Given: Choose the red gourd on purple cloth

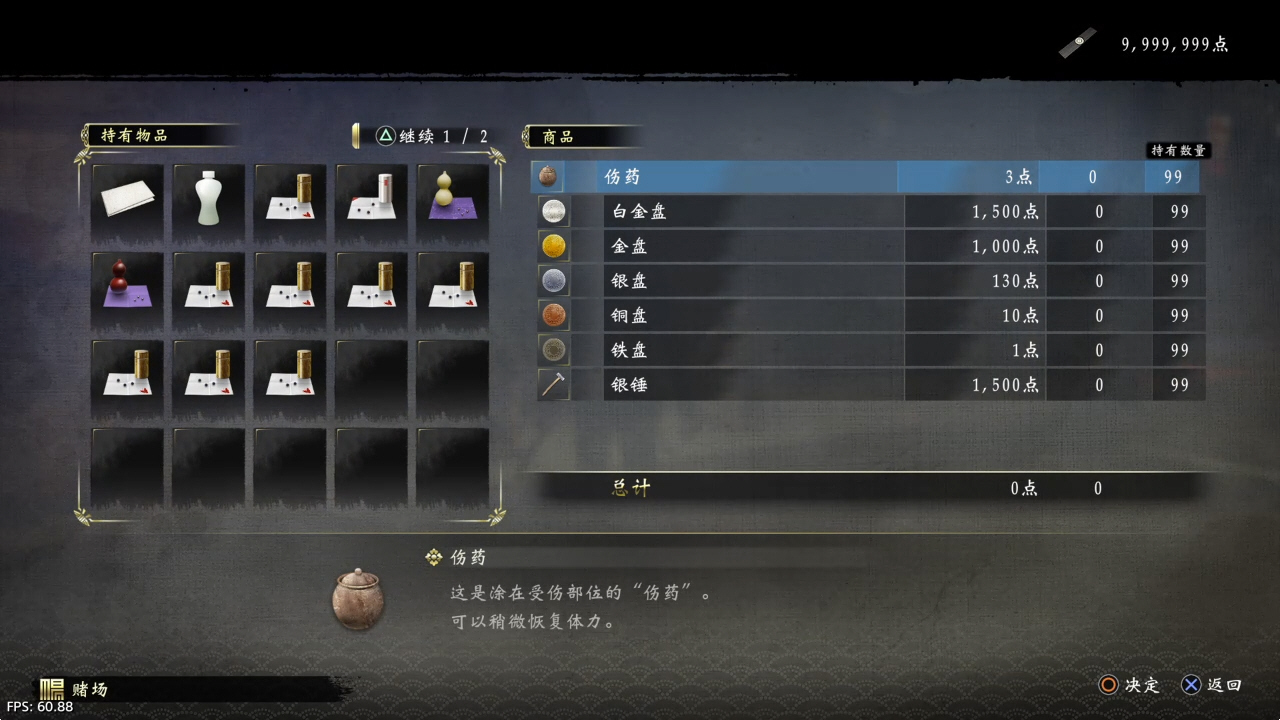Looking at the screenshot, I should coord(127,289).
